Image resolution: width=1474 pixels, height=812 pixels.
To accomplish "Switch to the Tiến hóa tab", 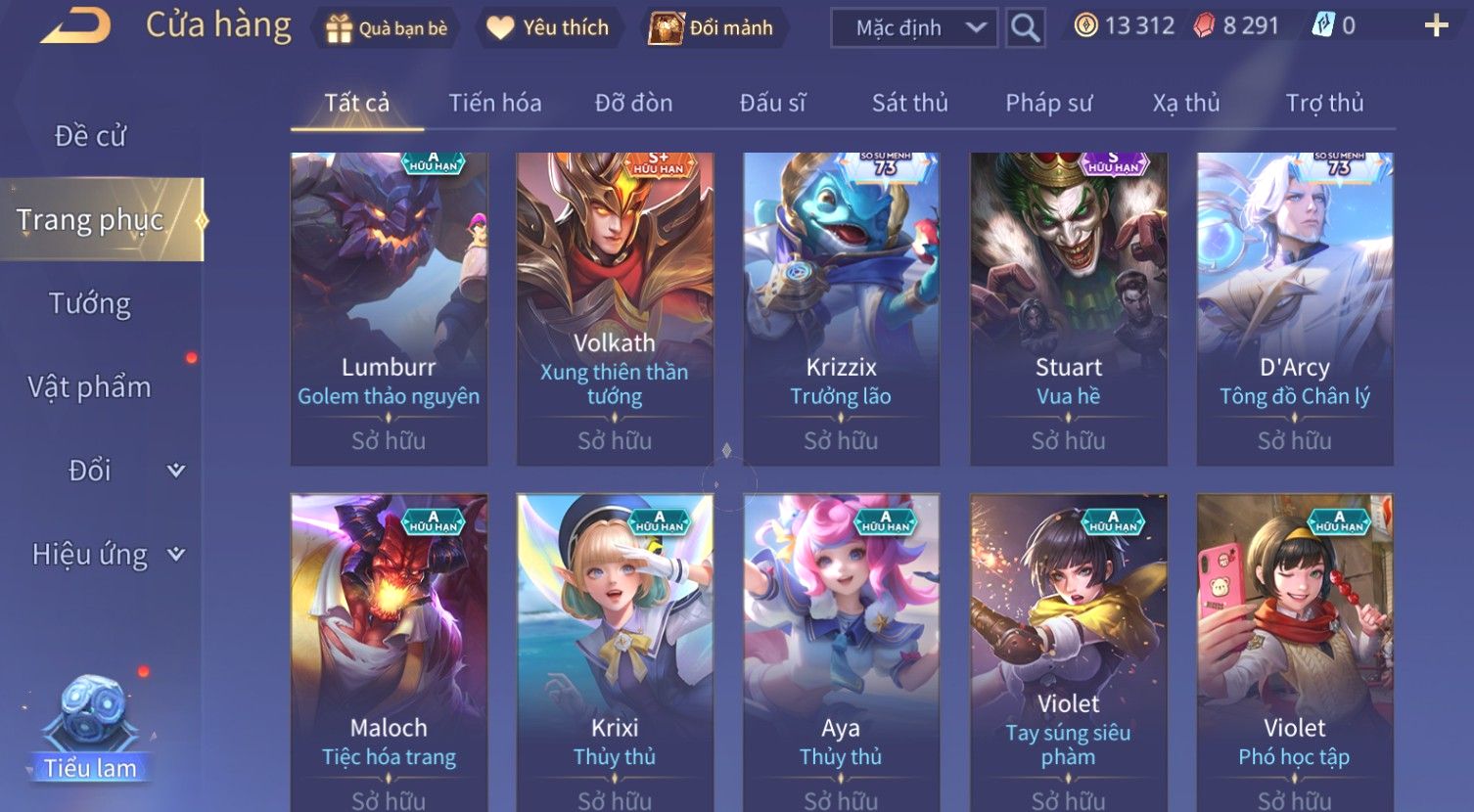I will [x=494, y=103].
